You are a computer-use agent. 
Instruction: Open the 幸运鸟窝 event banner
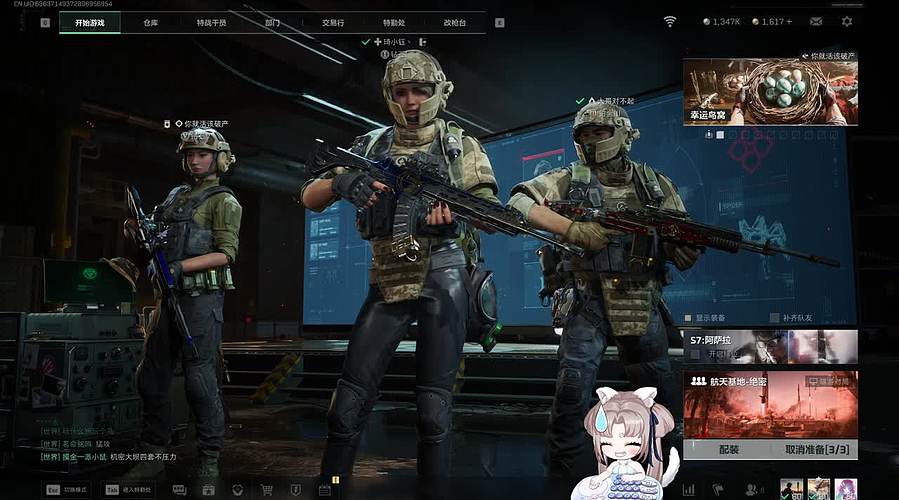pos(770,91)
